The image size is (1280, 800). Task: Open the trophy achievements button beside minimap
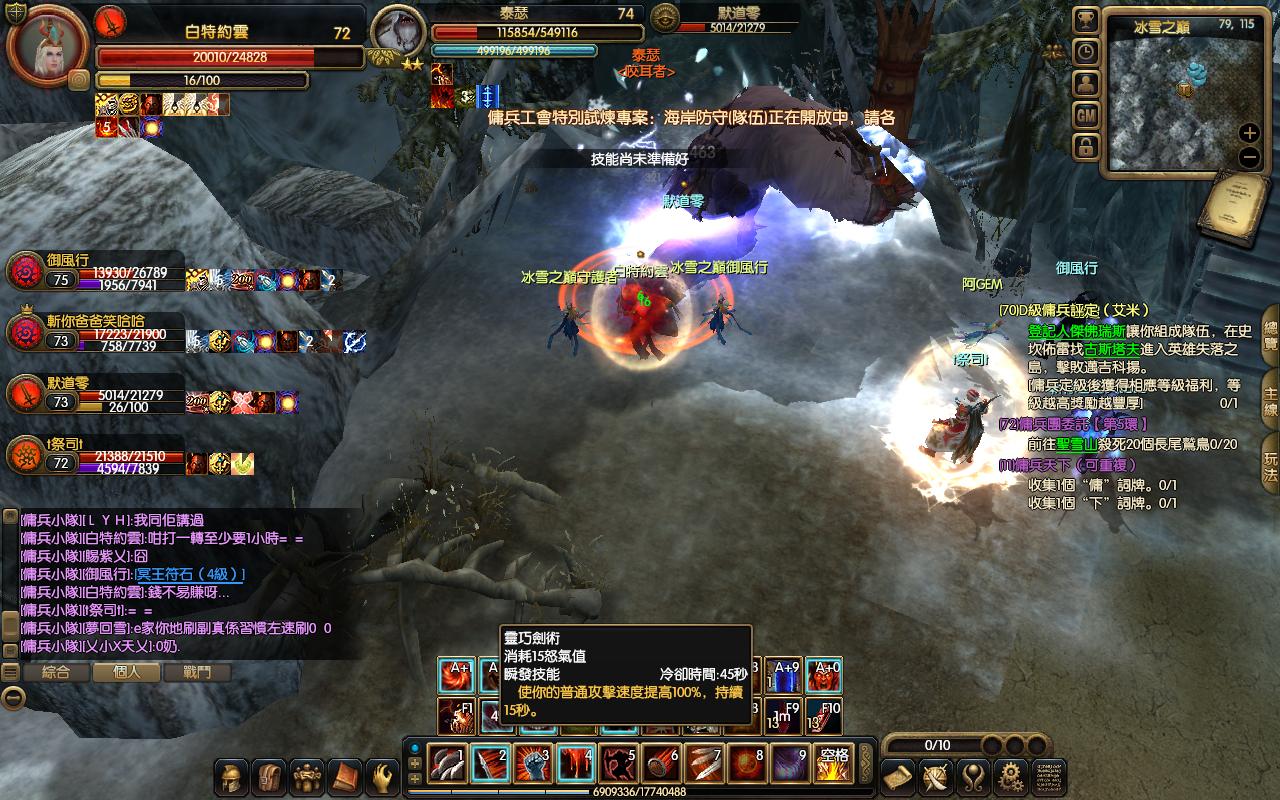[x=1085, y=20]
